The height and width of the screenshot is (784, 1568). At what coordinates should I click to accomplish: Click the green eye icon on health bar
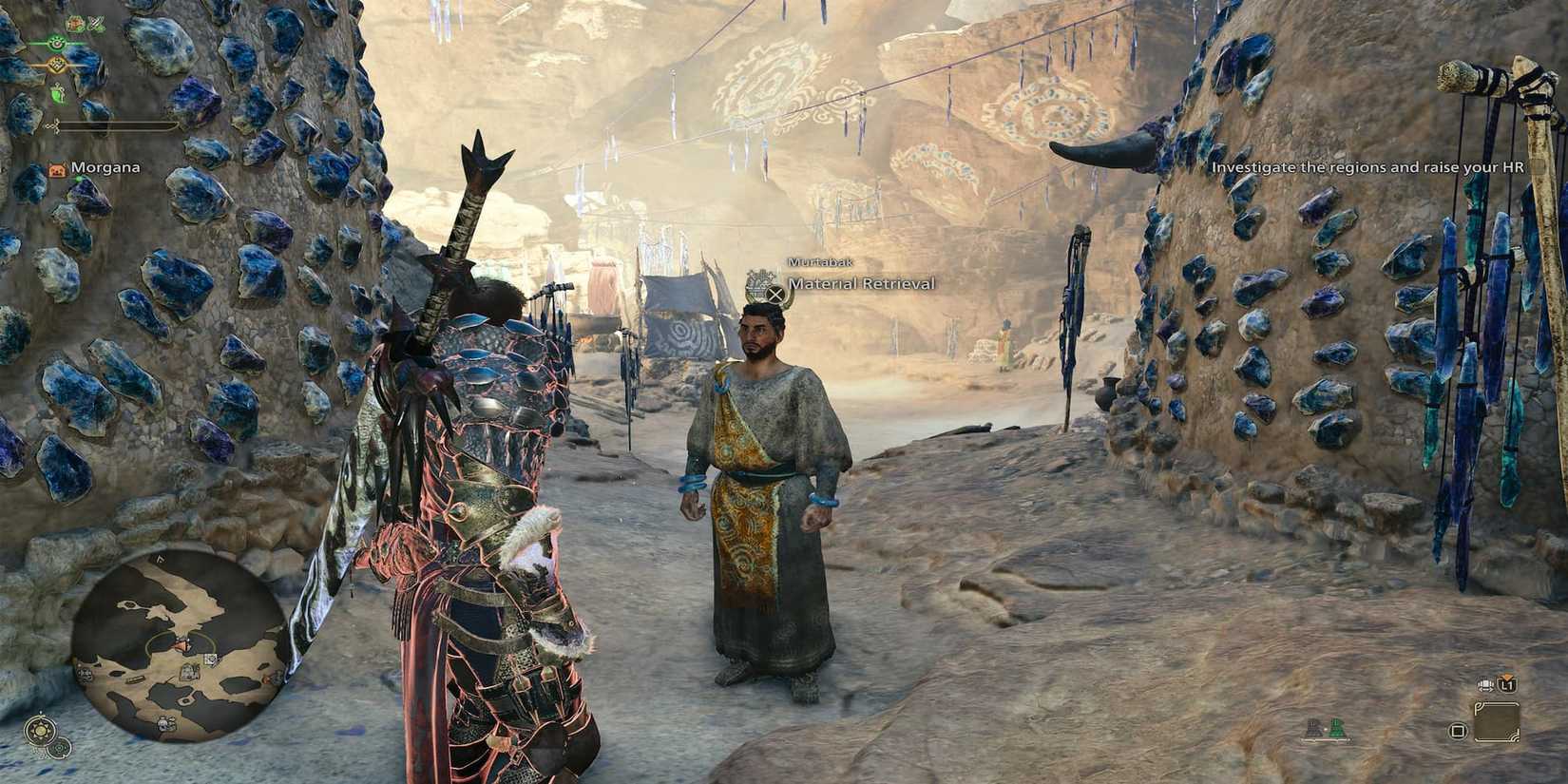(56, 42)
